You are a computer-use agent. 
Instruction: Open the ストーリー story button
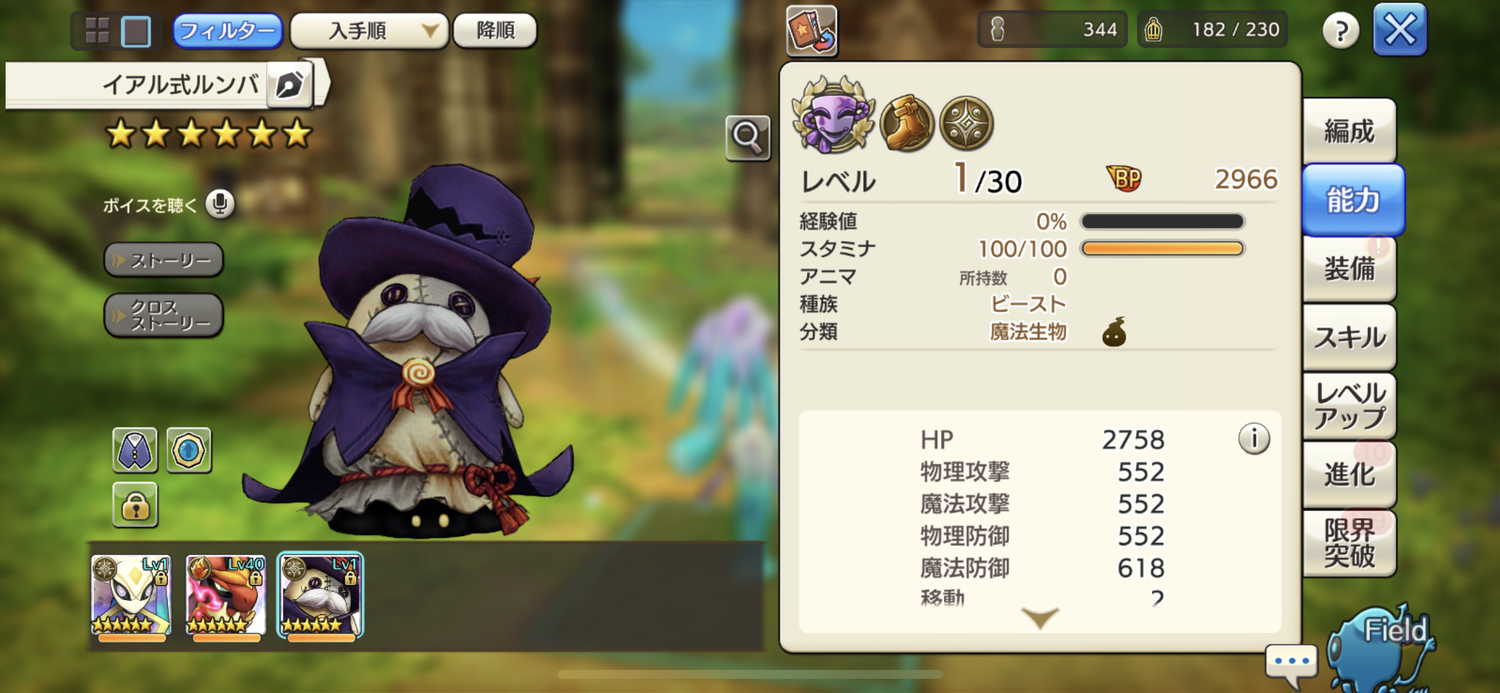163,260
